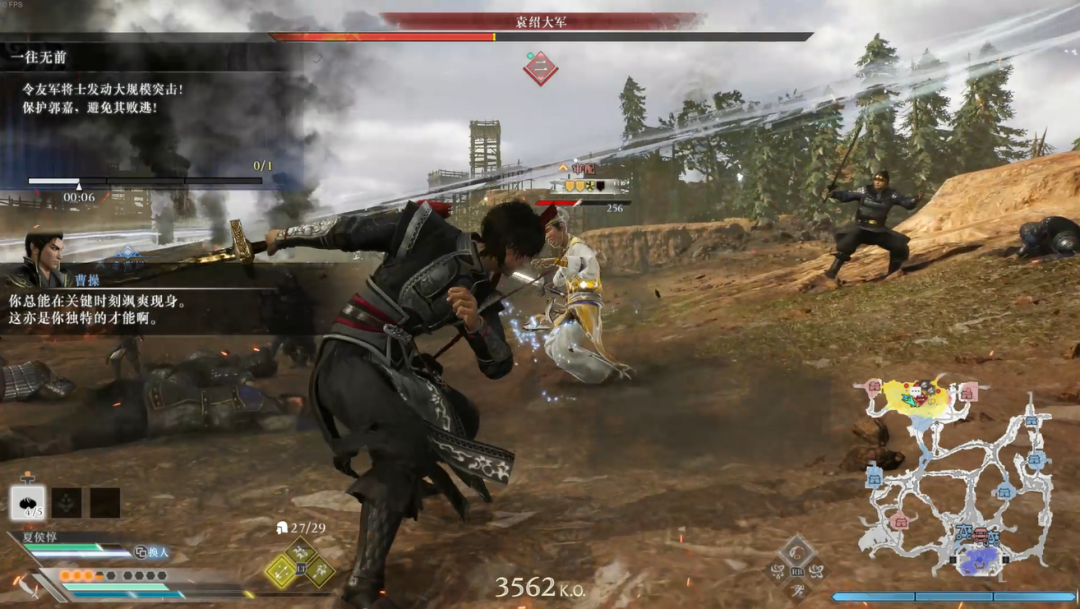The width and height of the screenshot is (1080, 609).
Task: Select the meat bun healing item slot
Action: pos(27,502)
